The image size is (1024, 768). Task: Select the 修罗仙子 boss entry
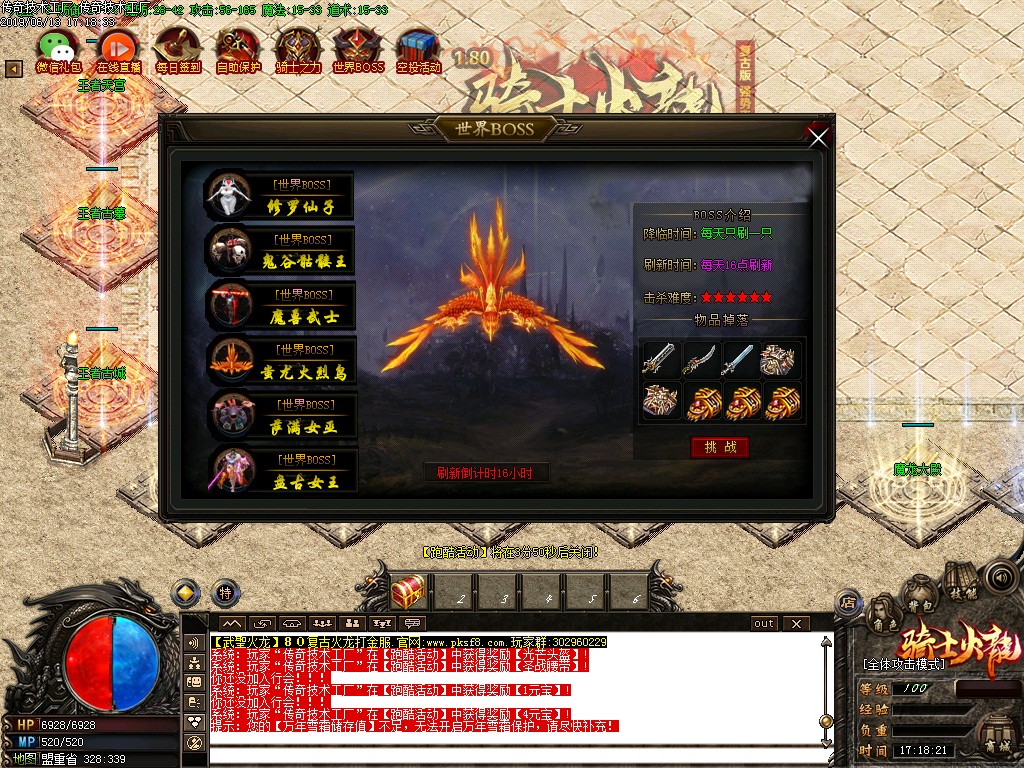click(x=280, y=196)
